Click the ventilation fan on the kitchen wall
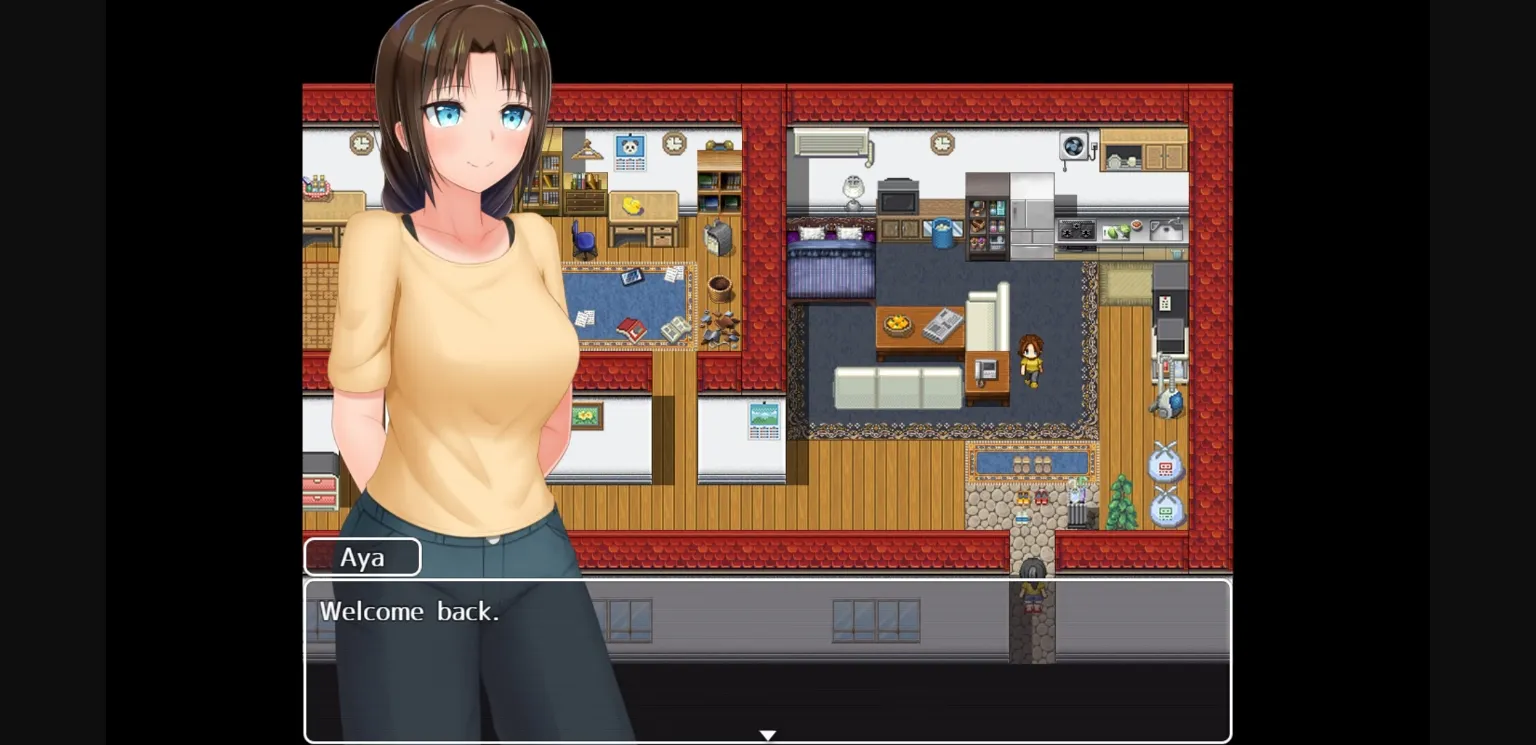Image resolution: width=1536 pixels, height=745 pixels. coord(1074,145)
